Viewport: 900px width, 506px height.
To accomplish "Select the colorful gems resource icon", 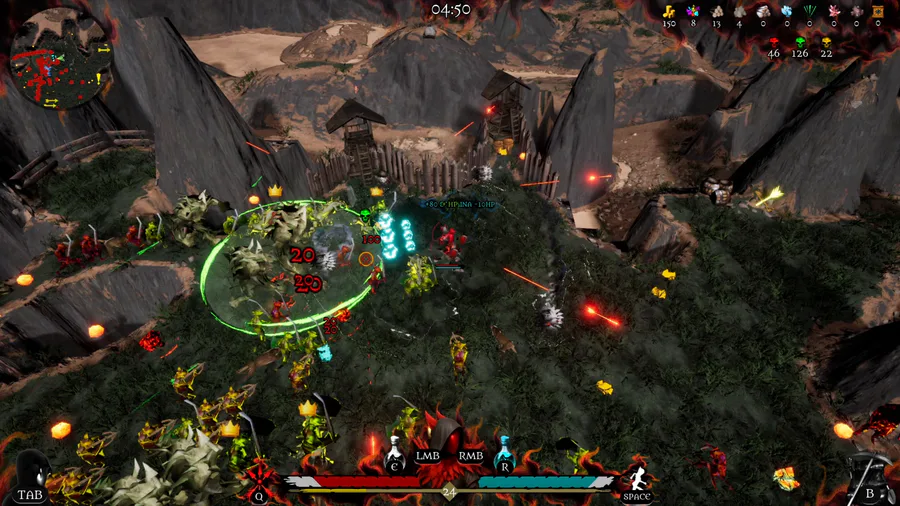I will pyautogui.click(x=692, y=11).
